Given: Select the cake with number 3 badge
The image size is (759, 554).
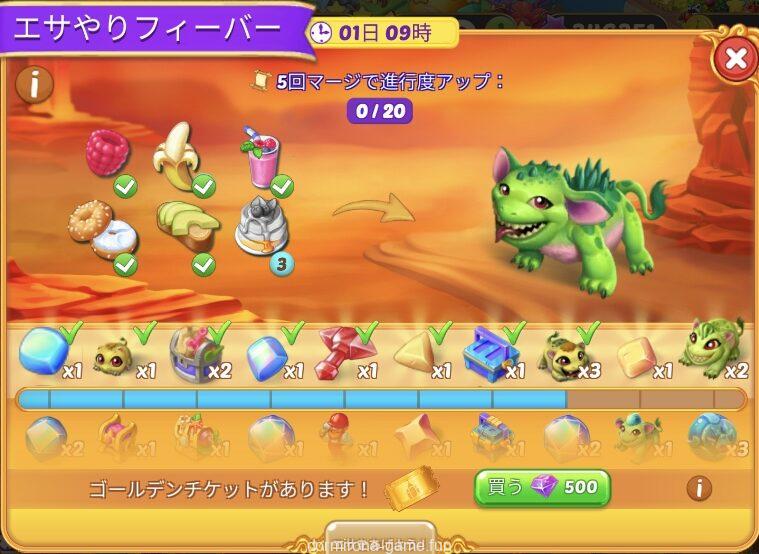Looking at the screenshot, I should point(260,226).
